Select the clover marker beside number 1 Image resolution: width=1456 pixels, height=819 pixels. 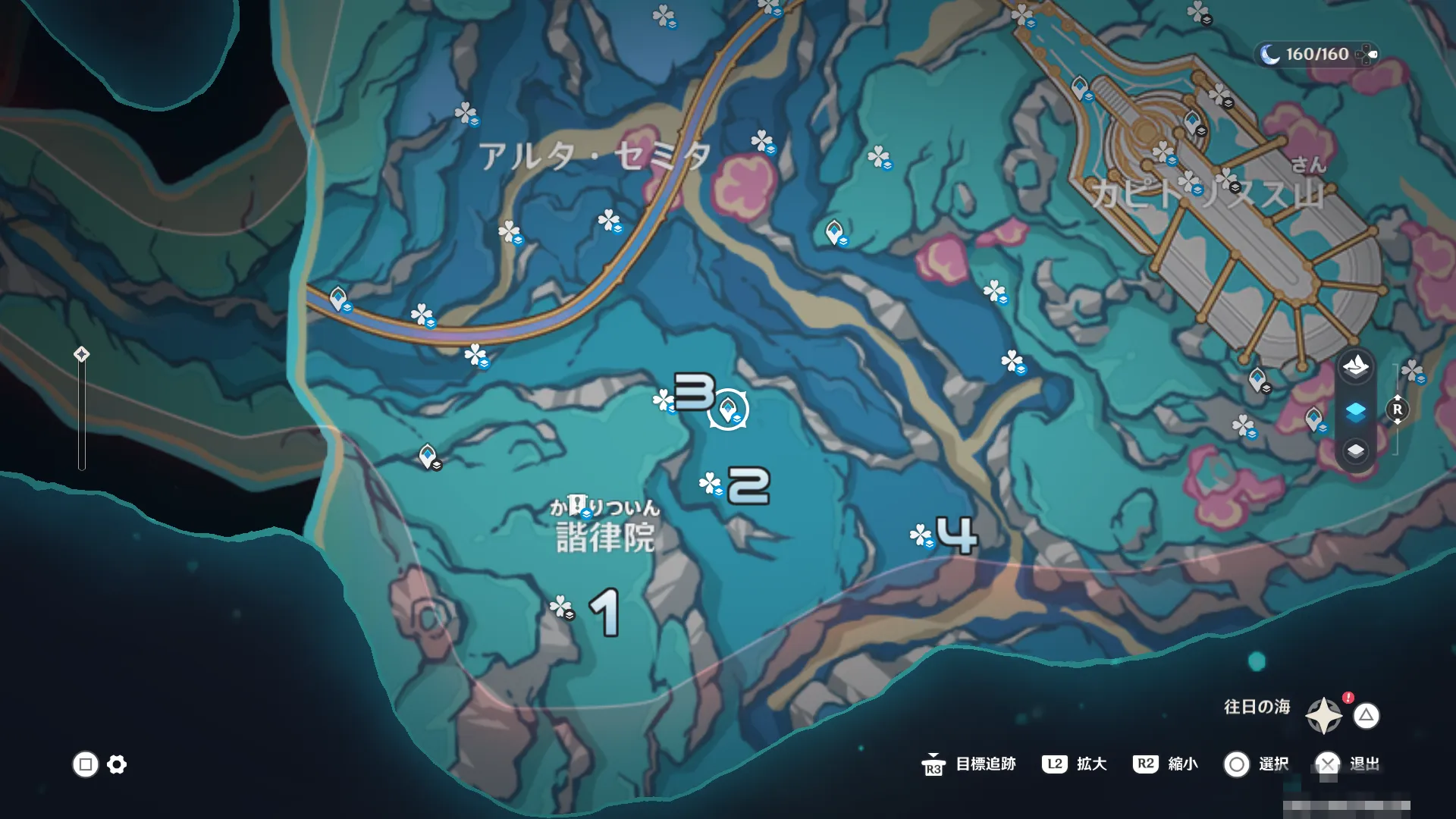pyautogui.click(x=560, y=607)
